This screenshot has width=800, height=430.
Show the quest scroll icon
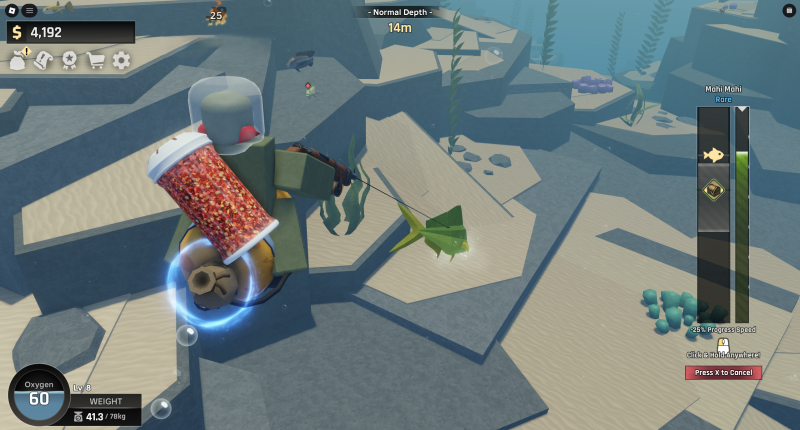[x=44, y=60]
